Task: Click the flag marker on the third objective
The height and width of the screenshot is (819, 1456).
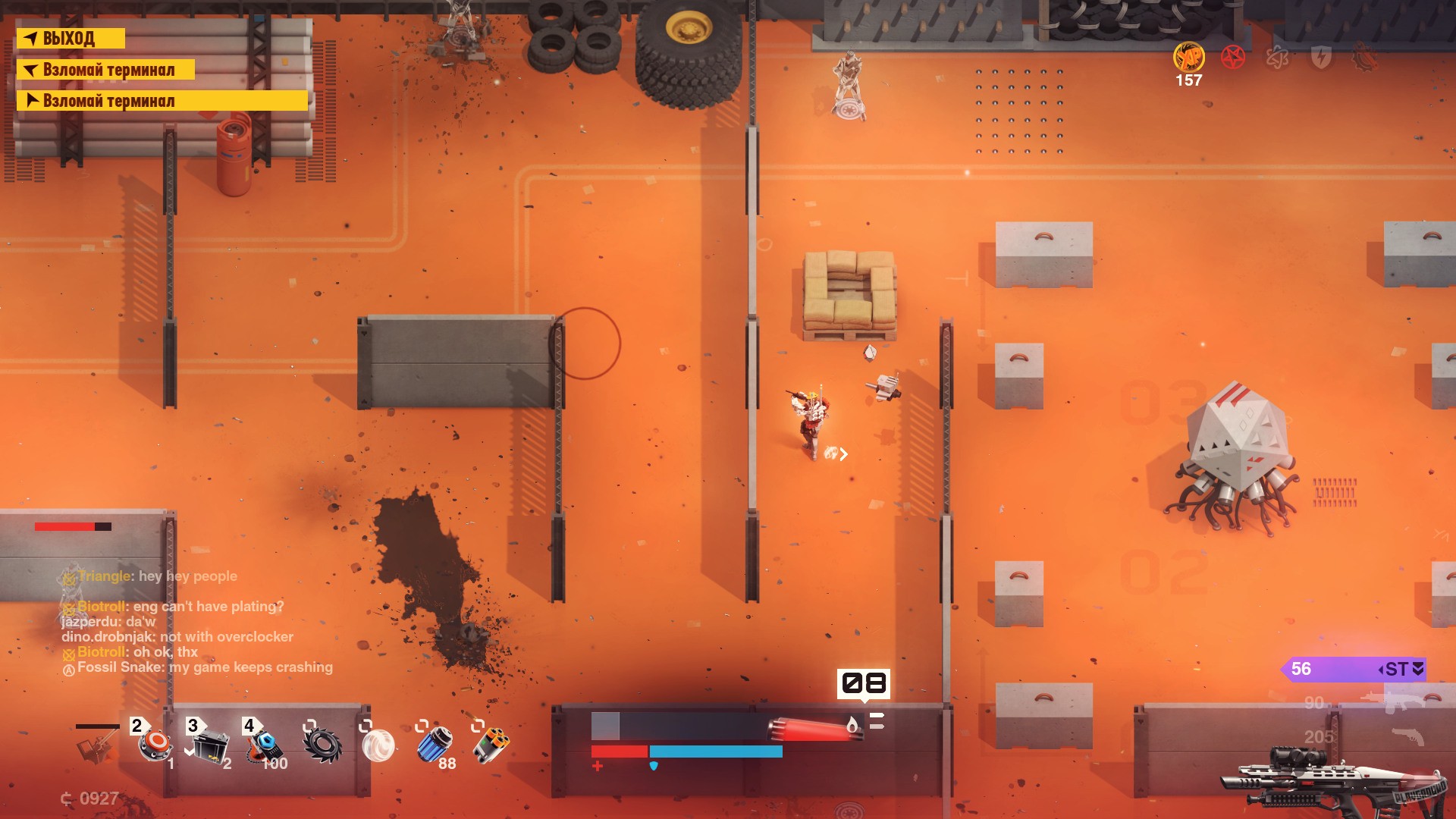Action: 33,99
